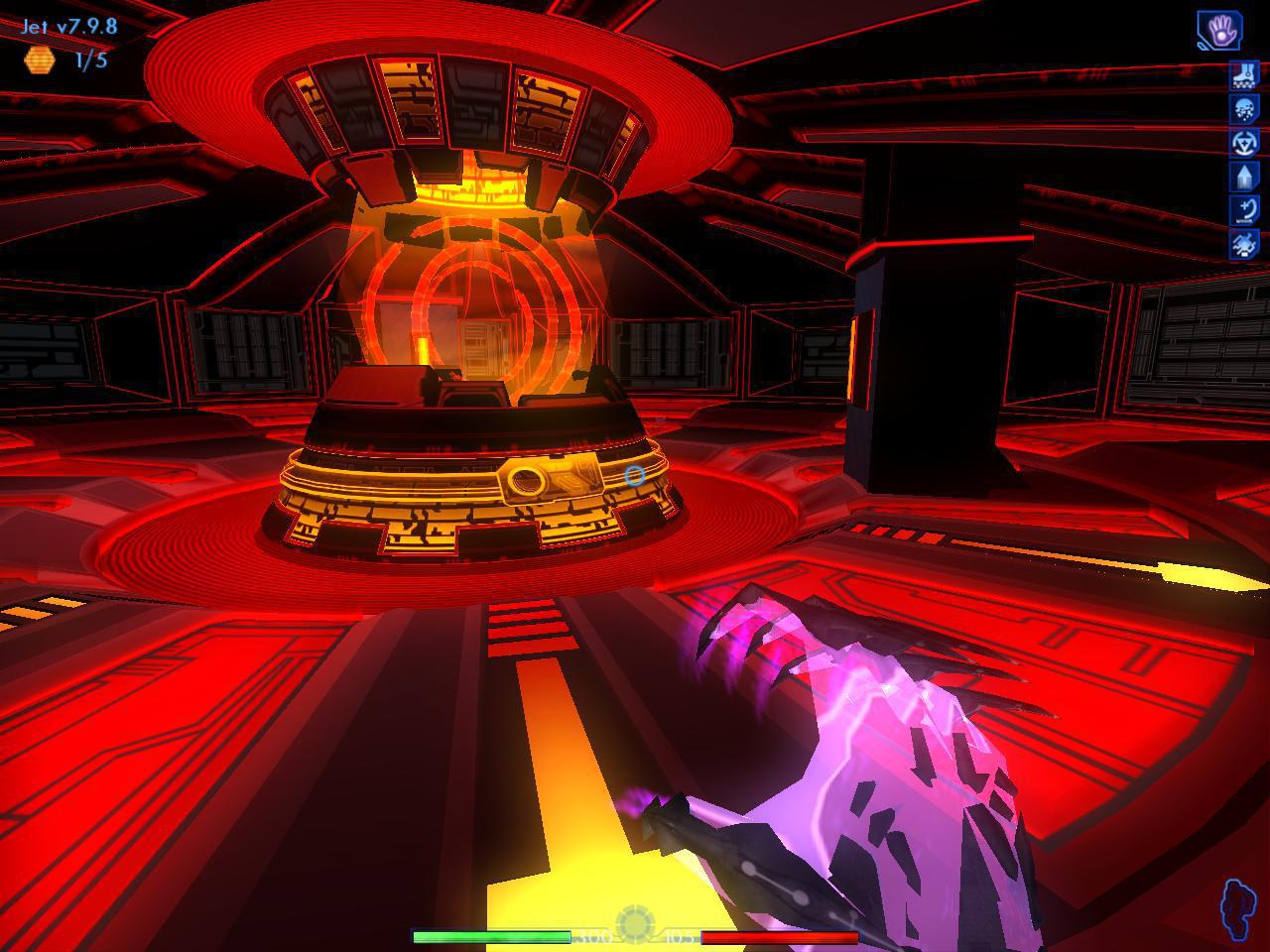Click the circular crosshair on the console
This screenshot has height=952, width=1270.
coord(636,477)
